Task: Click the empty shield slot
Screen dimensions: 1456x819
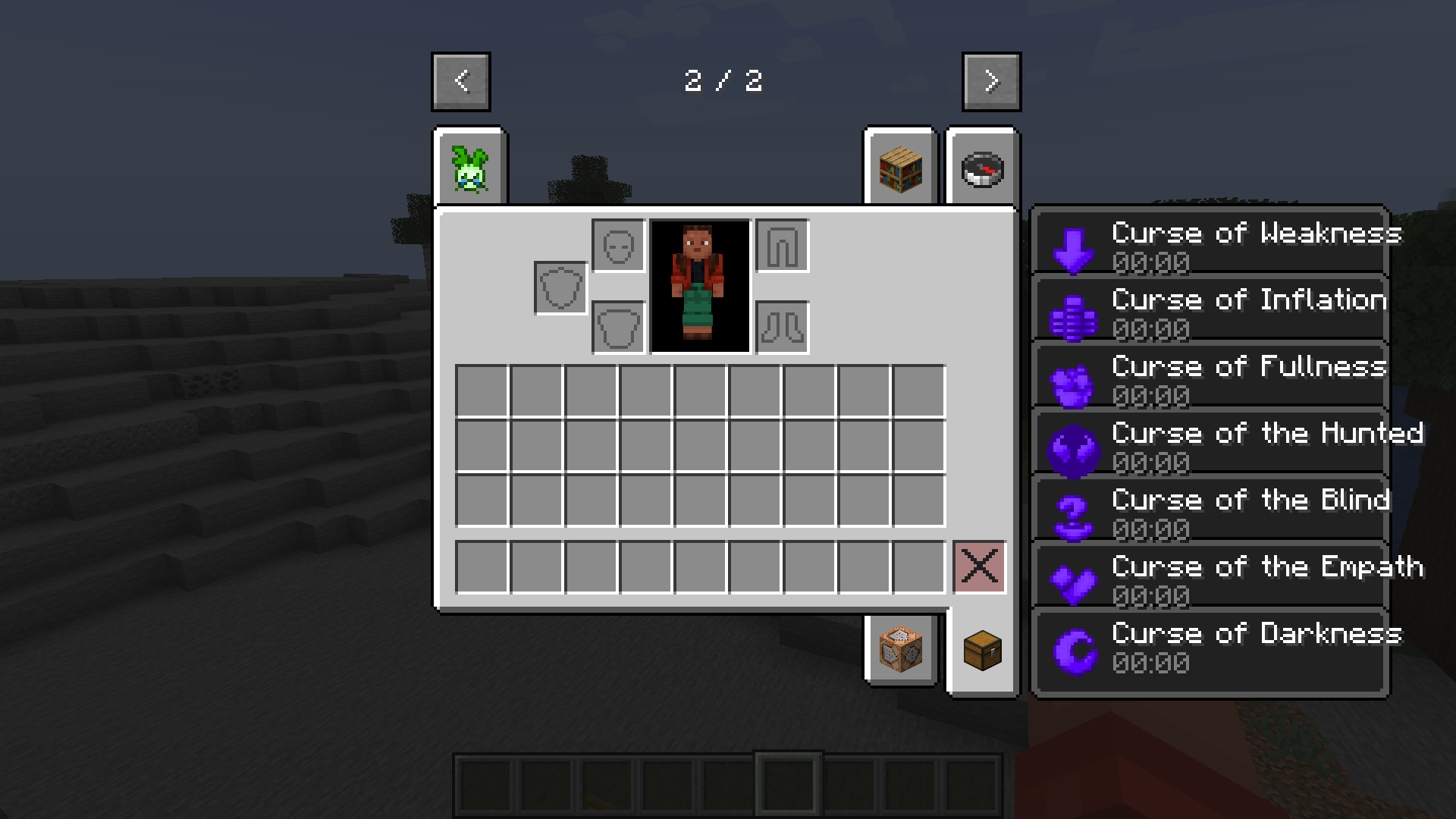Action: (560, 287)
